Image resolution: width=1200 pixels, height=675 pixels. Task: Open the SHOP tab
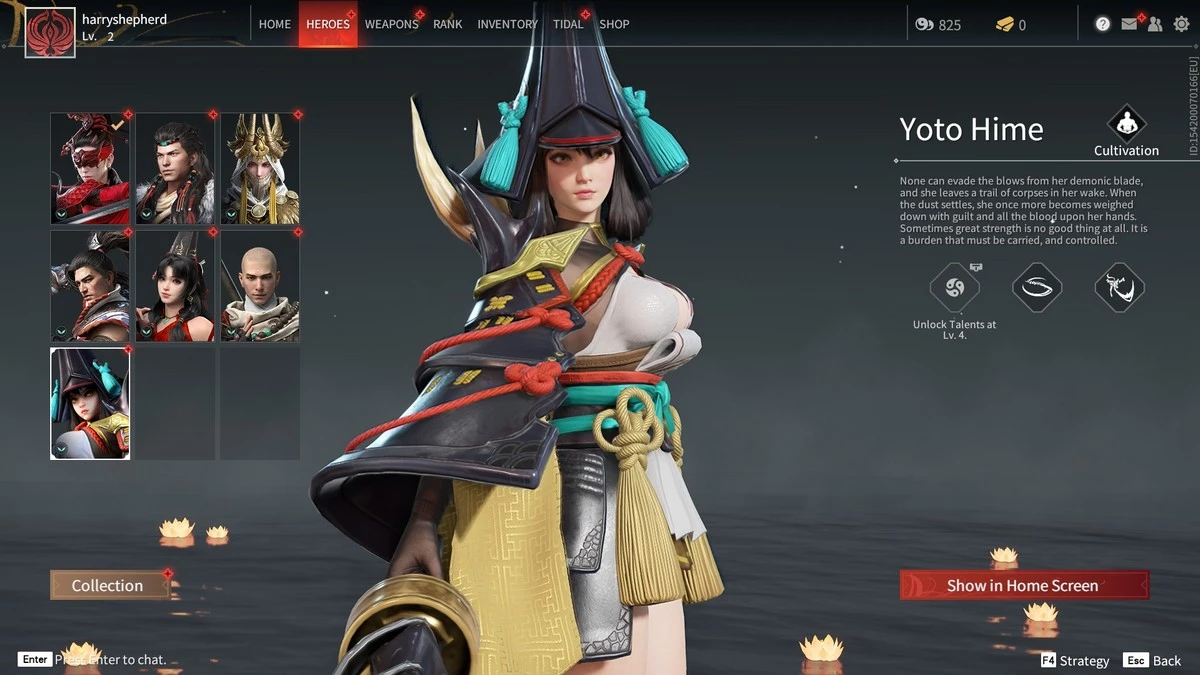[x=614, y=24]
